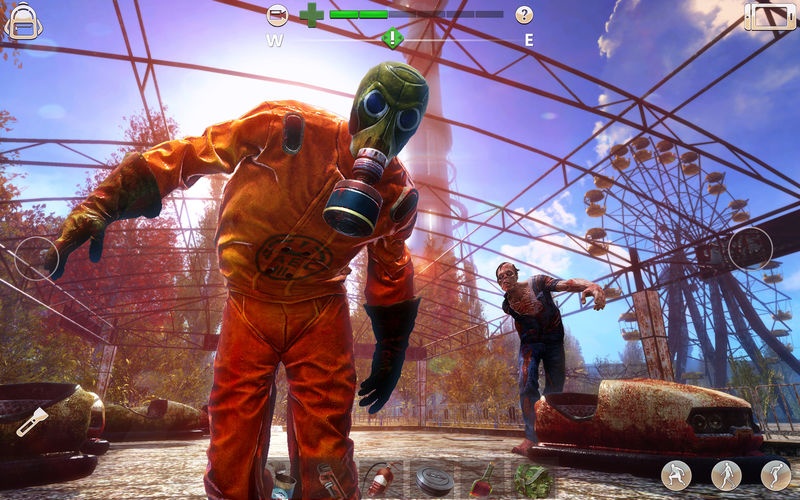The width and height of the screenshot is (800, 500).
Task: Choose the green herb leaves slot
Action: (533, 479)
